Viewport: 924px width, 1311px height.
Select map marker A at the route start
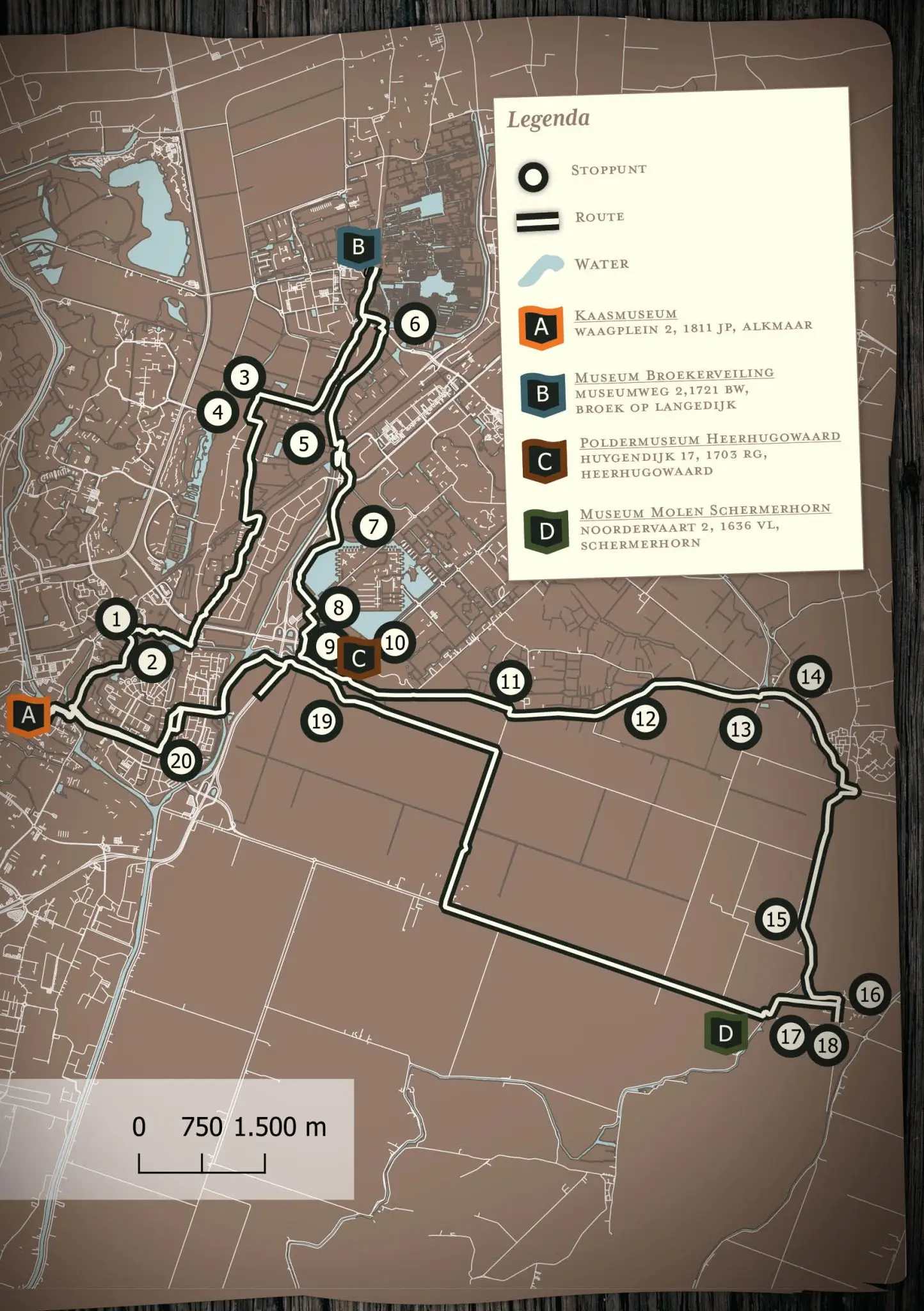[29, 715]
